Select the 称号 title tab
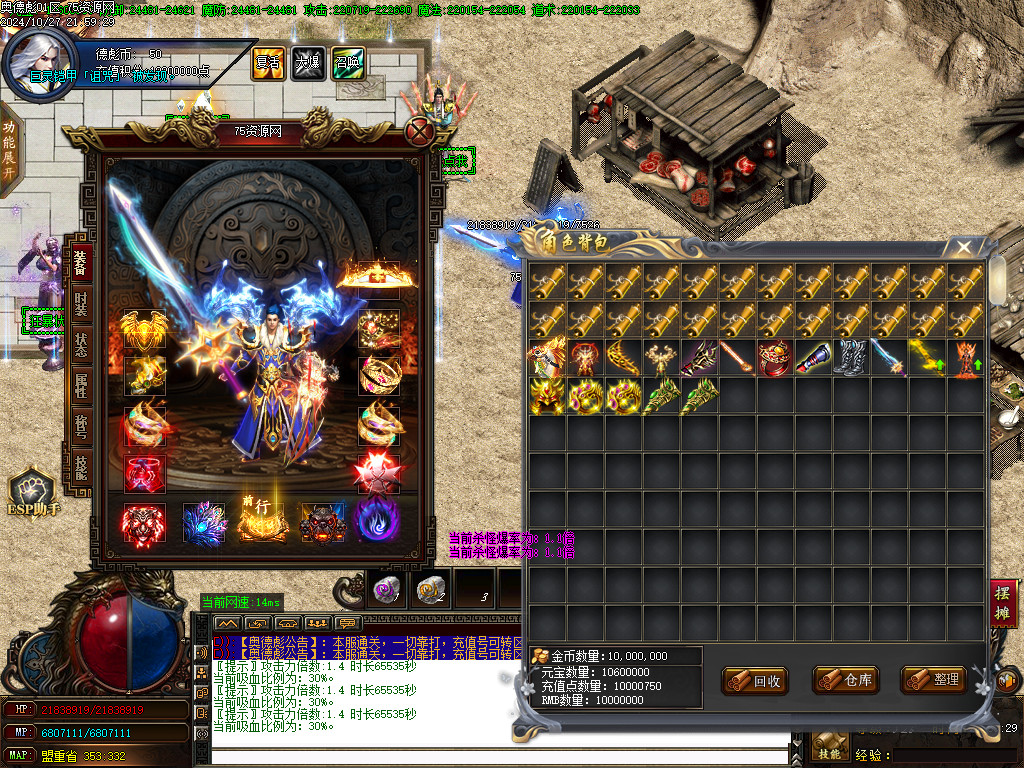 pyautogui.click(x=81, y=428)
